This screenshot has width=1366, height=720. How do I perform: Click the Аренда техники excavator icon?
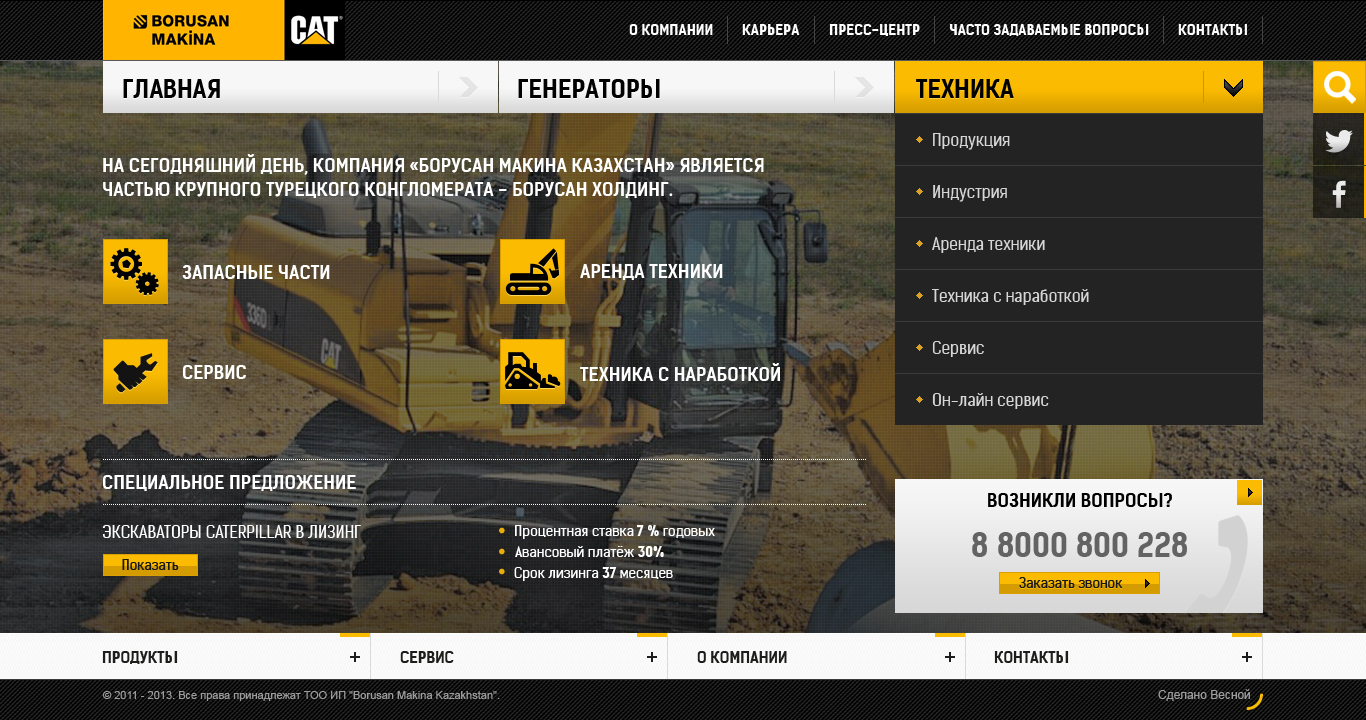click(532, 271)
